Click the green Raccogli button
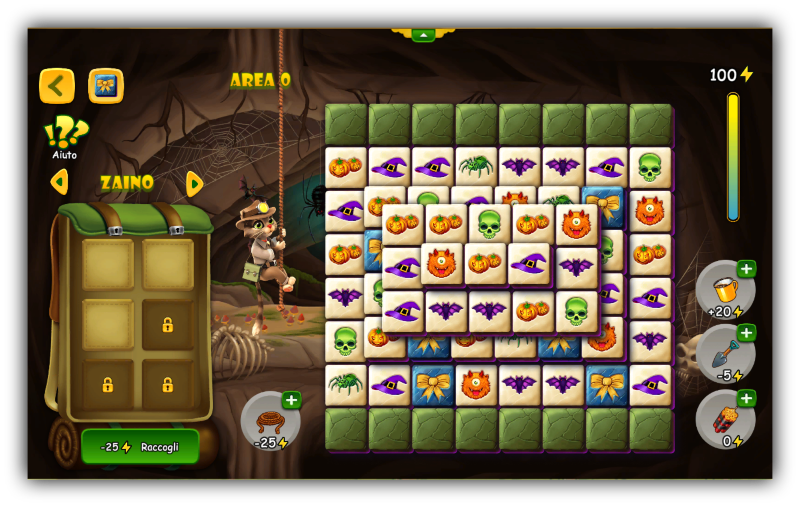Image resolution: width=800 pixels, height=507 pixels. tap(140, 446)
